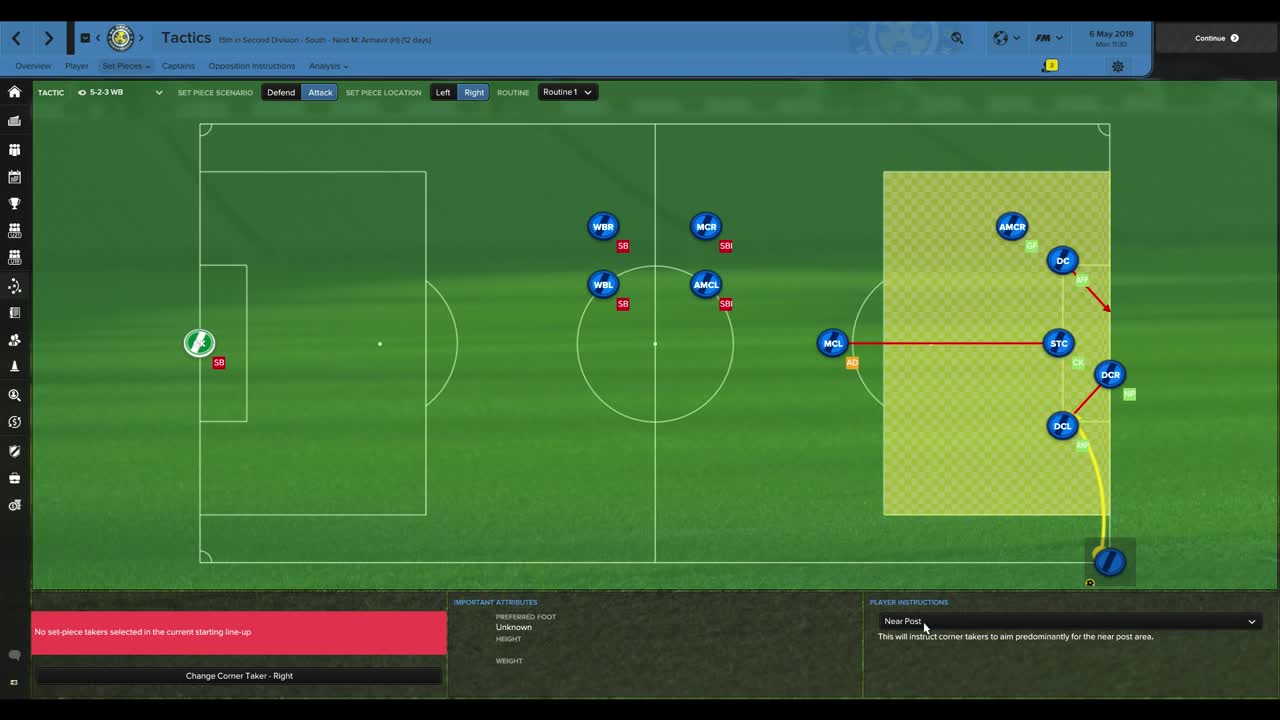Select the MCL player marker
The width and height of the screenshot is (1280, 720).
(832, 343)
